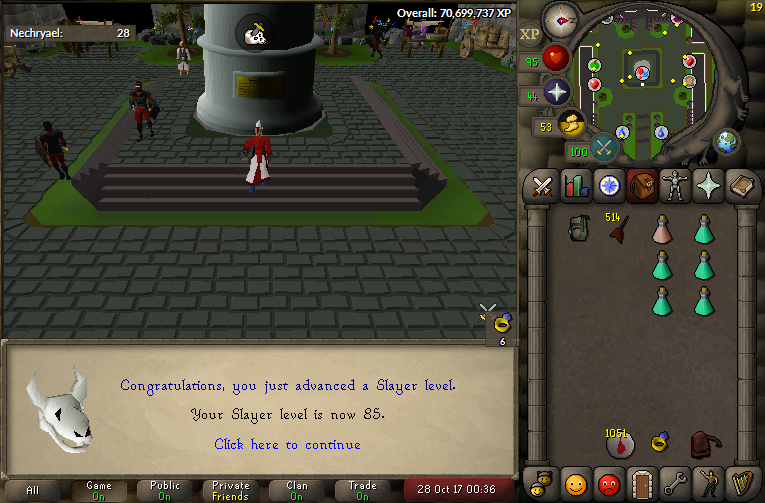This screenshot has height=503, width=765.
Task: Show the Emotes tab
Action: (x=709, y=483)
